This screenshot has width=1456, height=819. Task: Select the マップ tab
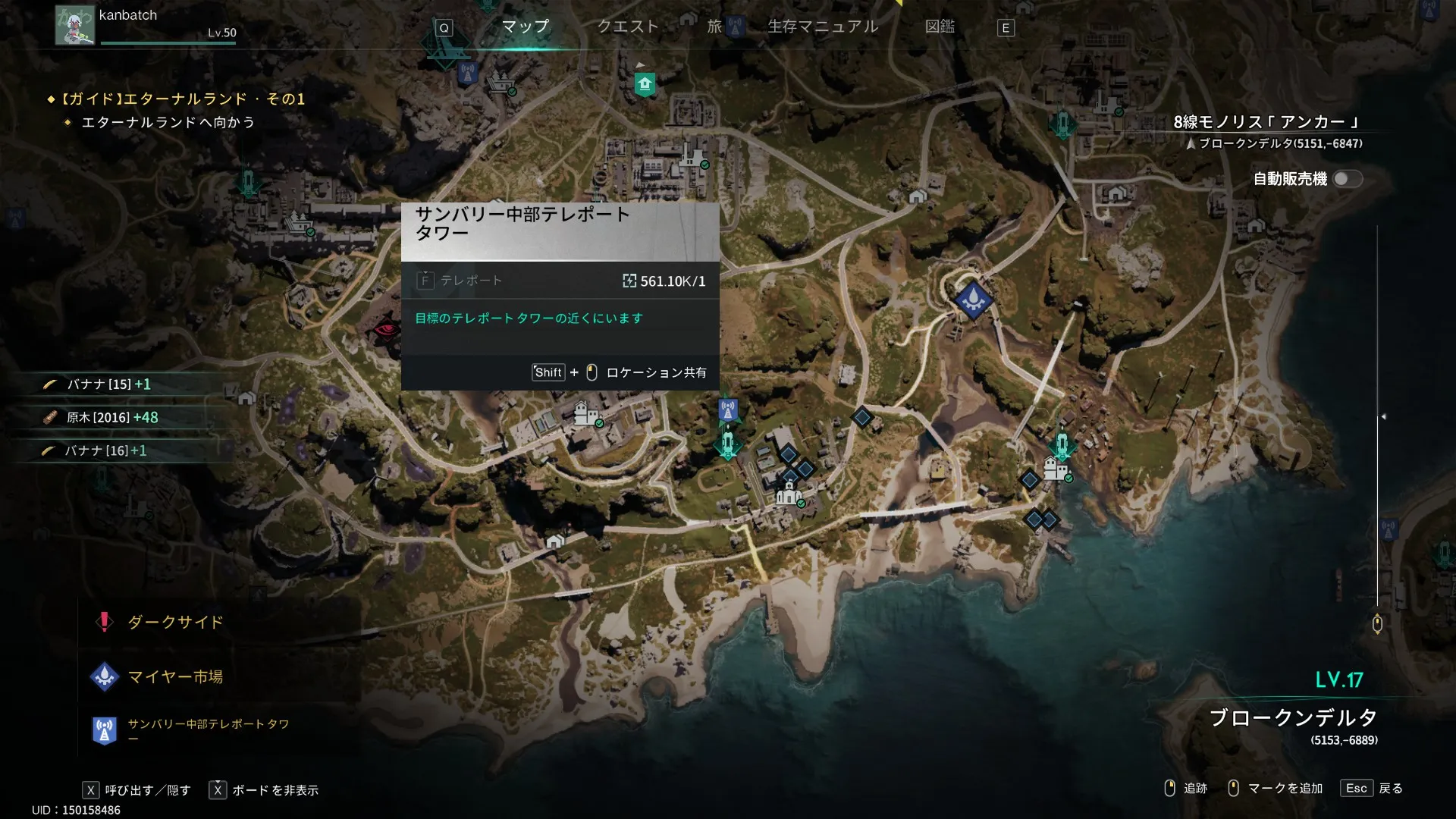525,27
